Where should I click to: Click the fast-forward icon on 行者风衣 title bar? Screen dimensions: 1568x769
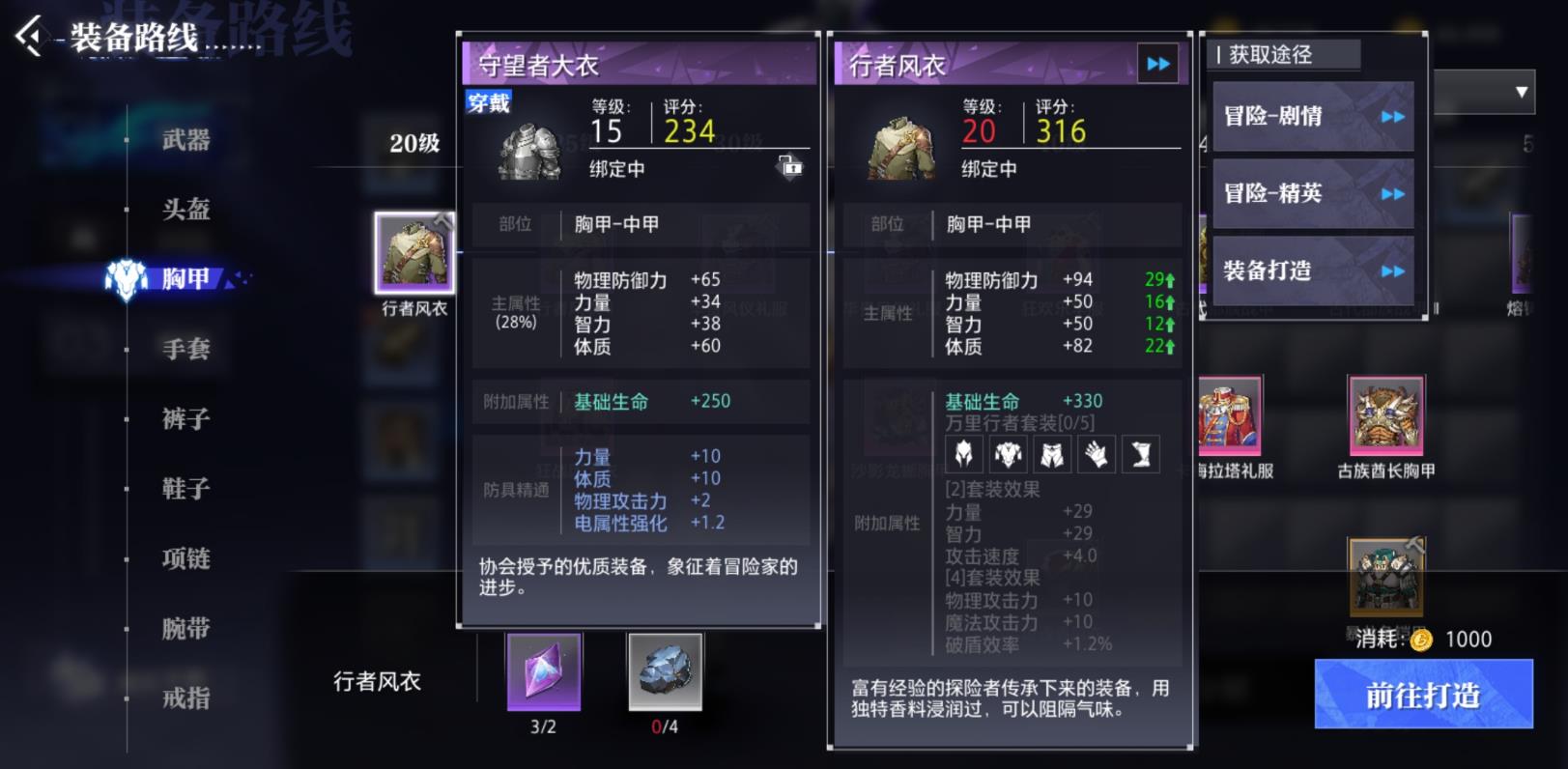[1156, 64]
